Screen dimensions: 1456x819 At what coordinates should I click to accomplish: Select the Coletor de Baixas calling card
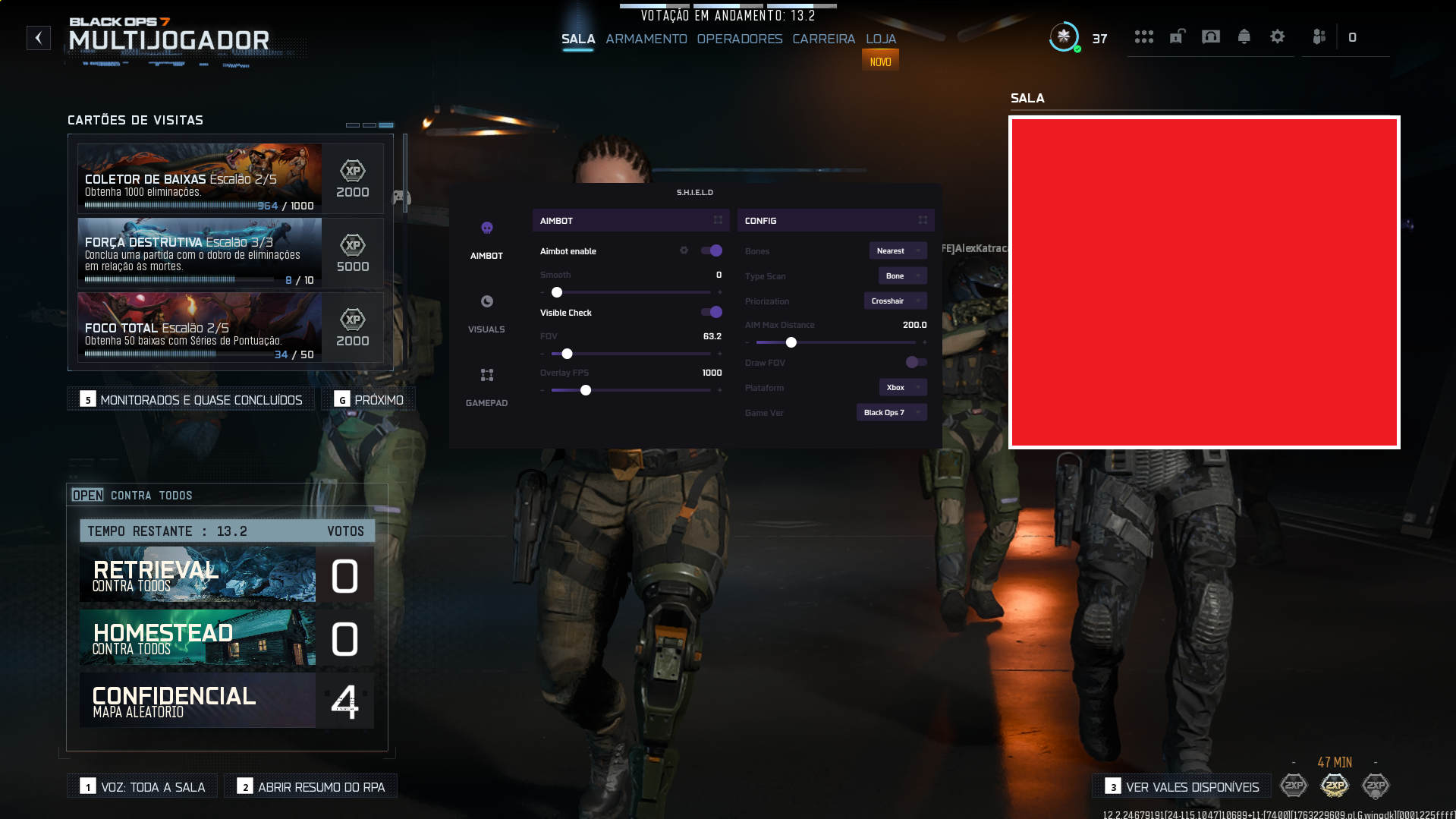(x=200, y=178)
